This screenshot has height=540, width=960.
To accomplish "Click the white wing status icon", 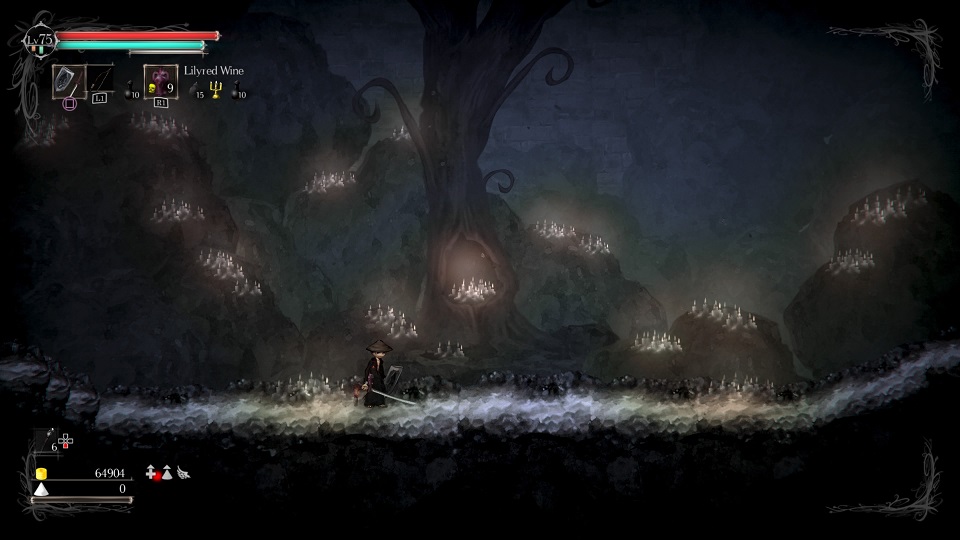I will click(x=183, y=472).
